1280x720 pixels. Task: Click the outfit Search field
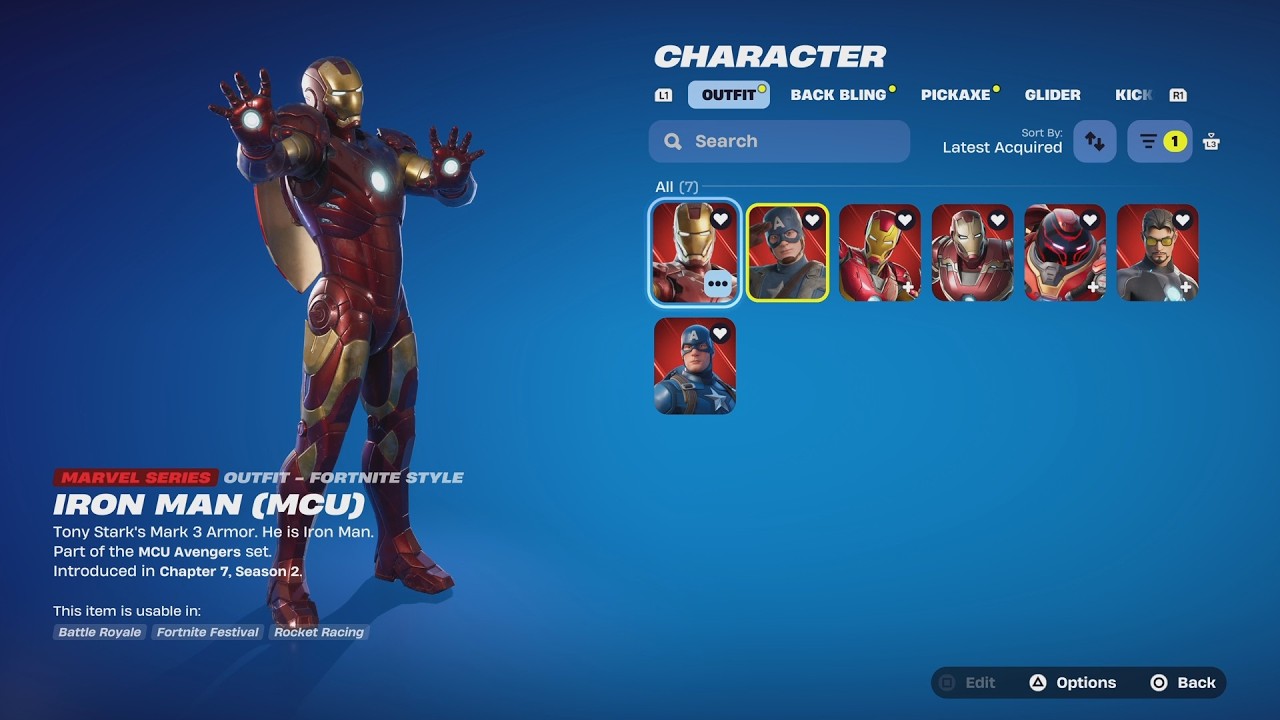click(779, 141)
